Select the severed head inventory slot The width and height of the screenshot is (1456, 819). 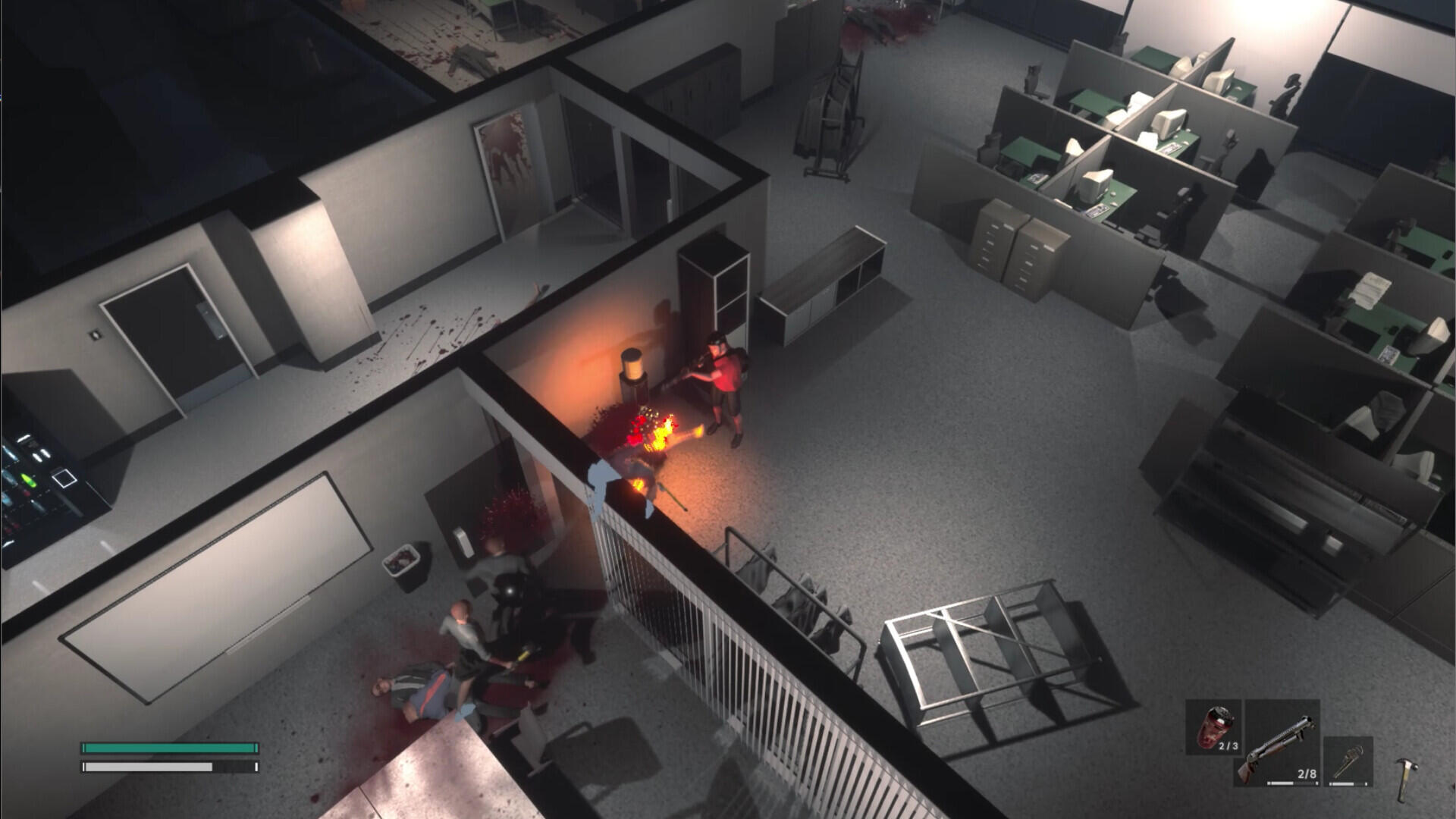click(1213, 727)
